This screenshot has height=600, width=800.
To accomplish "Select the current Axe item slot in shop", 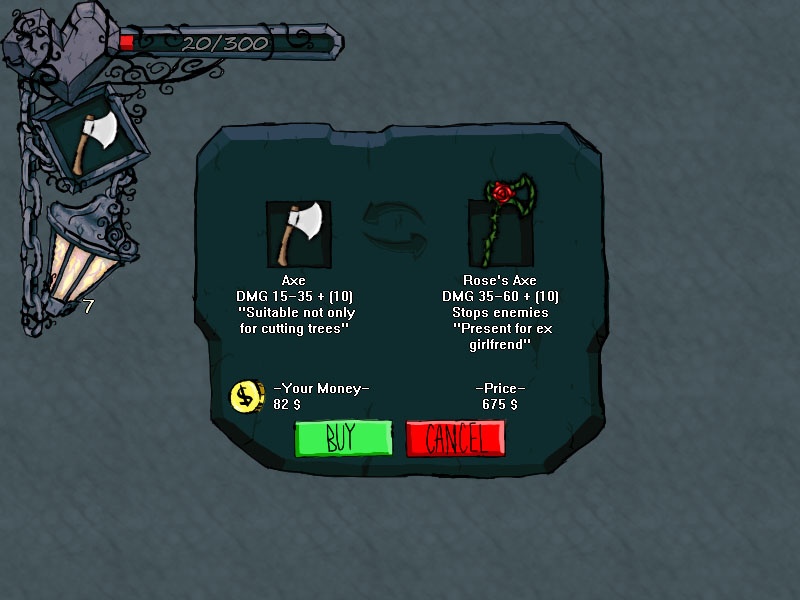I will point(299,235).
